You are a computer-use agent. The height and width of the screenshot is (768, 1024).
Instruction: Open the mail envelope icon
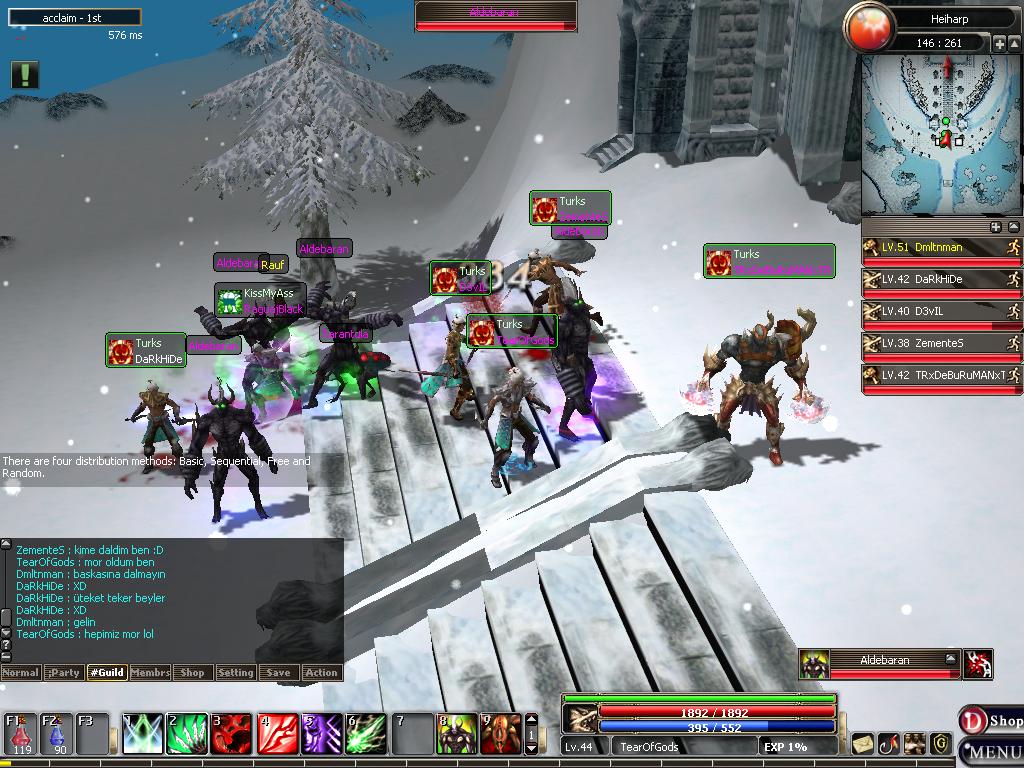862,744
